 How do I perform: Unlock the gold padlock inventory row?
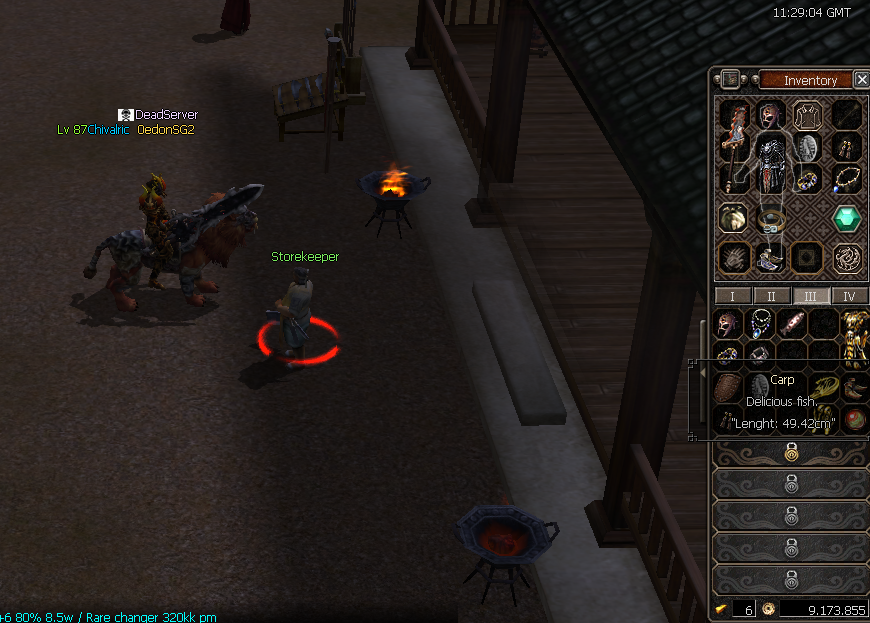791,453
